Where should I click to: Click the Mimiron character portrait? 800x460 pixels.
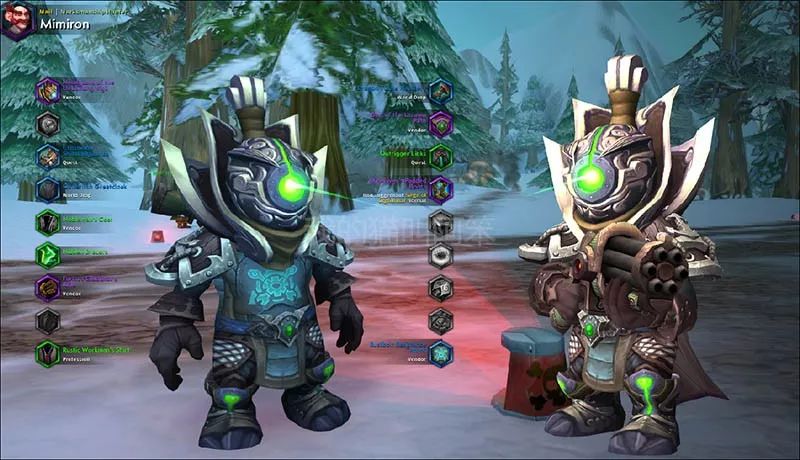[17, 19]
